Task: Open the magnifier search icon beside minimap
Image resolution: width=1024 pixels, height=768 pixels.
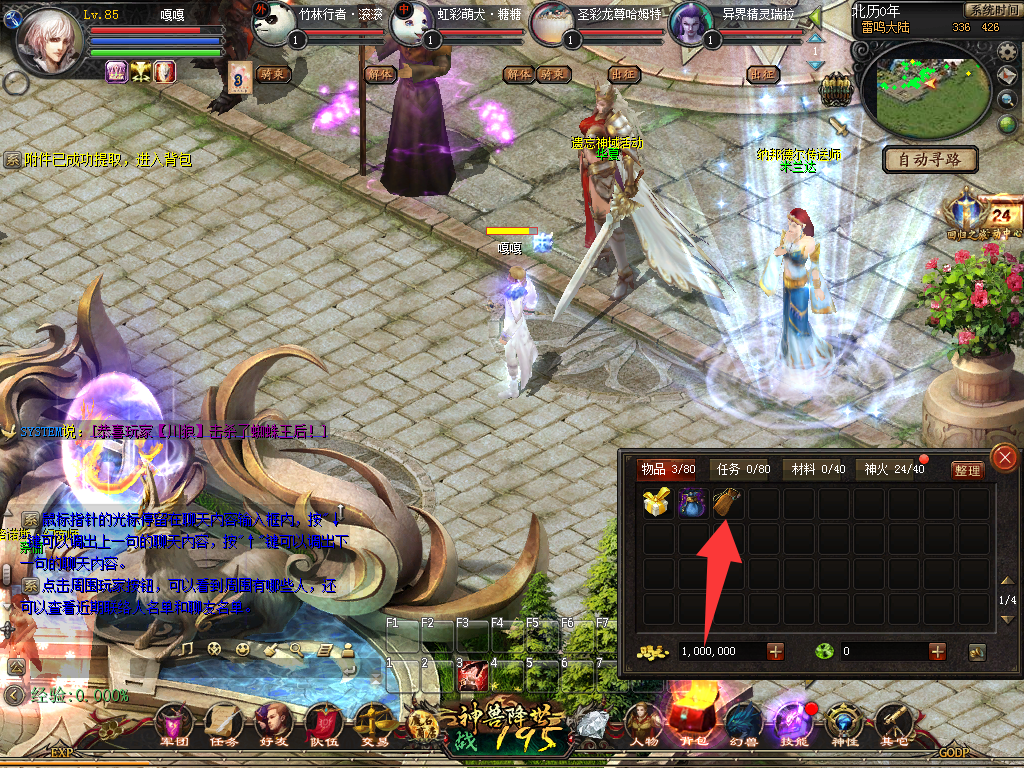Action: [x=1008, y=99]
